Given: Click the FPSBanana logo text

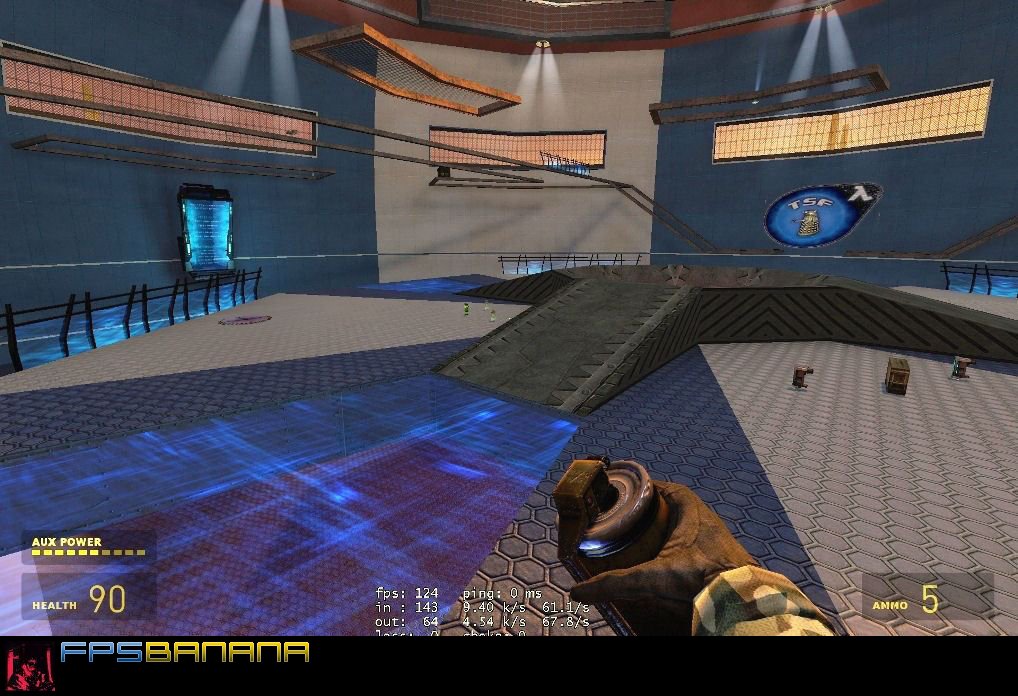Looking at the screenshot, I should (x=184, y=653).
